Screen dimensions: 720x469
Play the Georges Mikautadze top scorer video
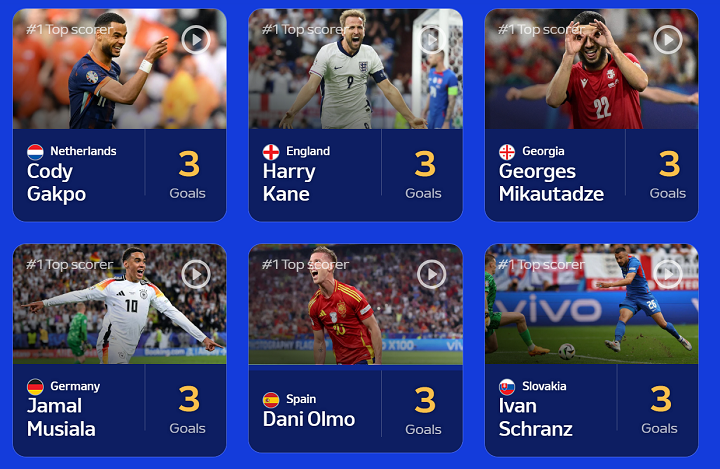point(667,39)
